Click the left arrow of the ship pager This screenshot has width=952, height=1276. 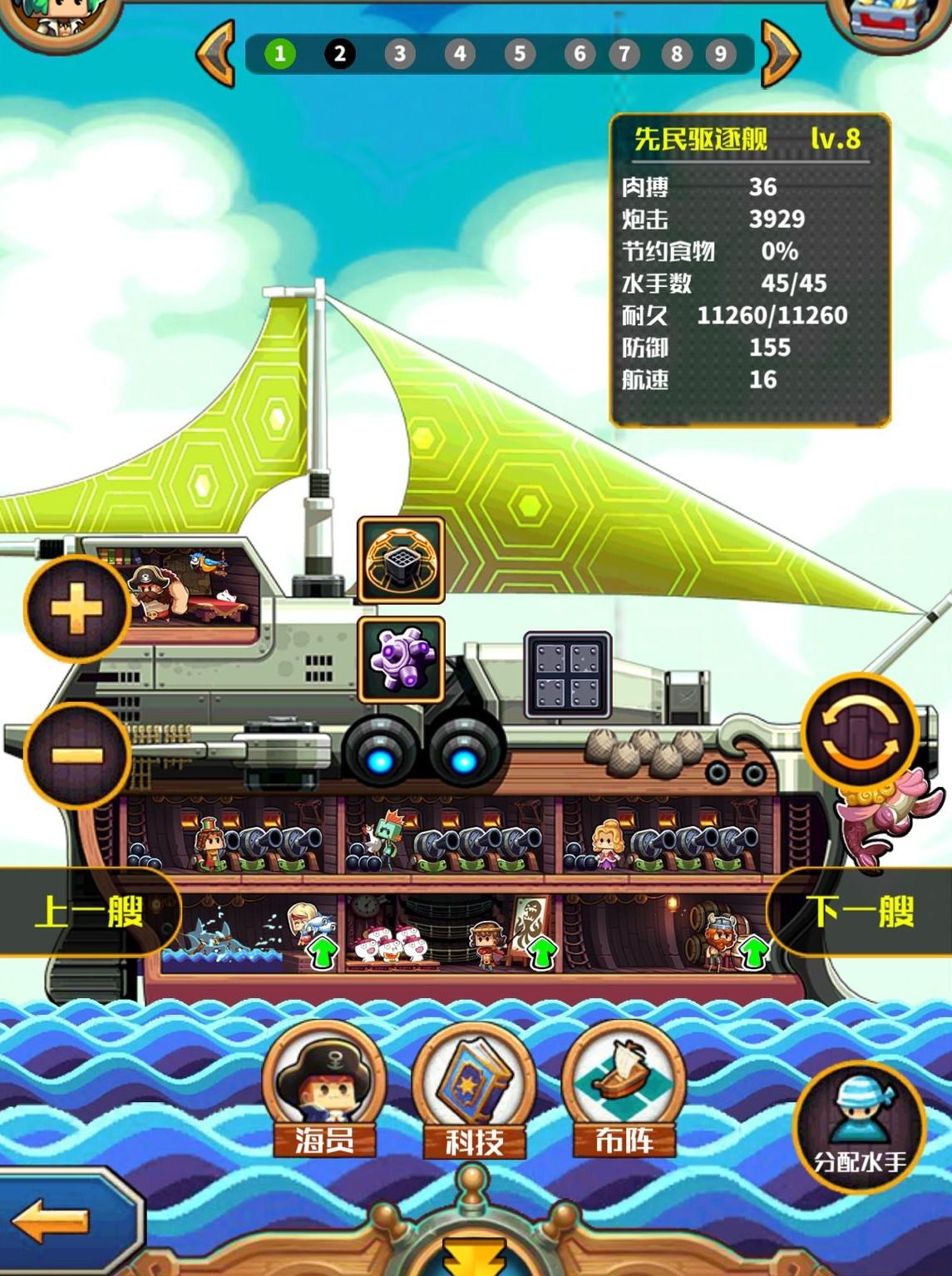point(216,54)
